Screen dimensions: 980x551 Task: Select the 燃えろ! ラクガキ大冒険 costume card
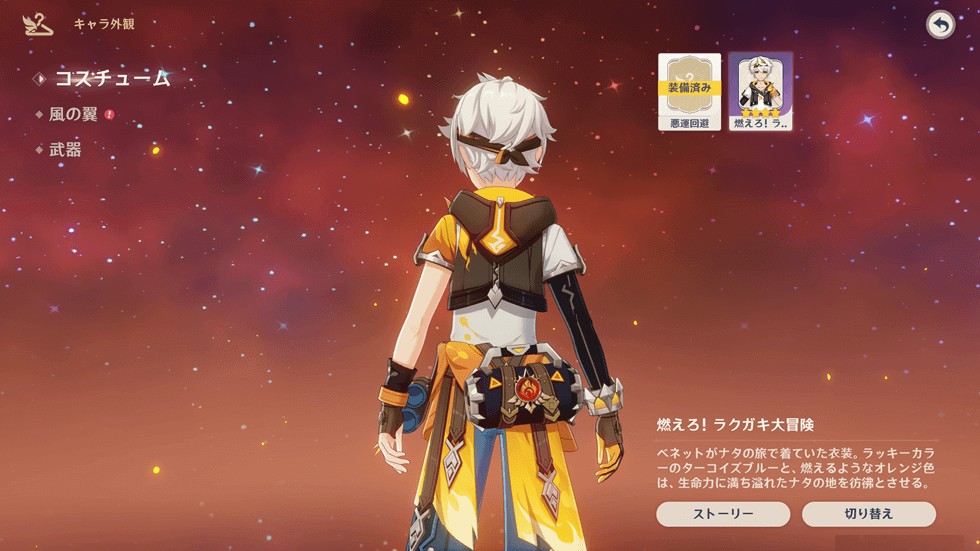point(760,92)
